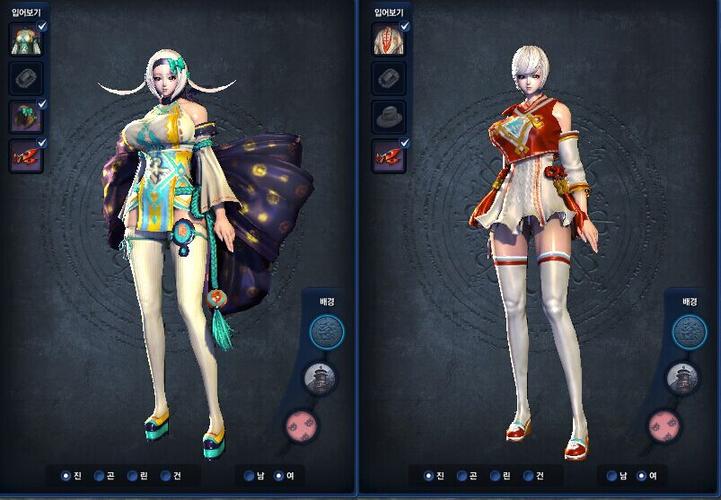The height and width of the screenshot is (500, 721).
Task: Toggle the red weapon slot beside the purple-cloak character
Action: tap(24, 154)
